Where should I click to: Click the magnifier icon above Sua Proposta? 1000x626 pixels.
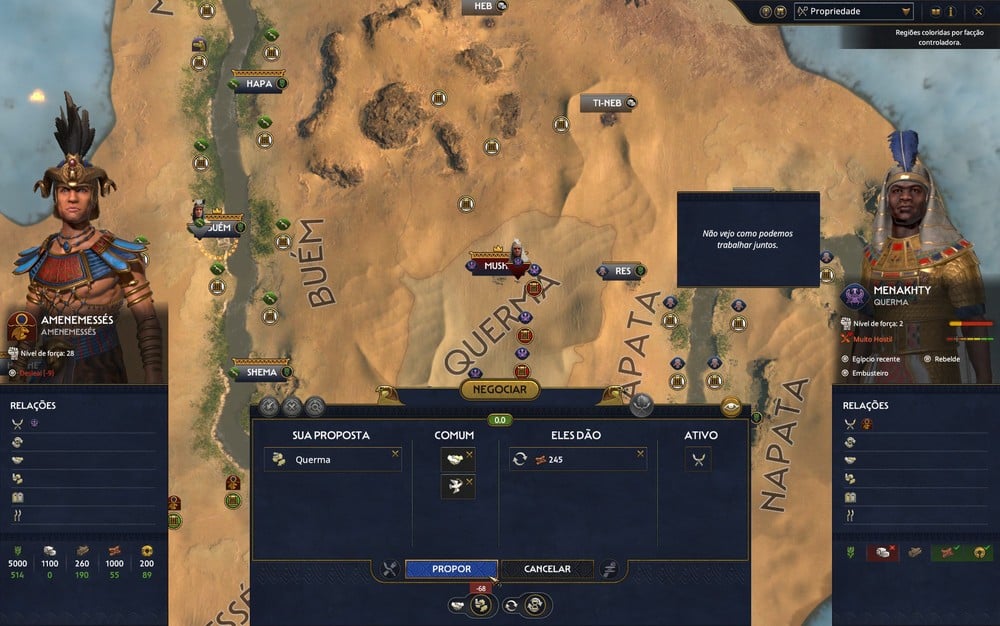(x=315, y=406)
